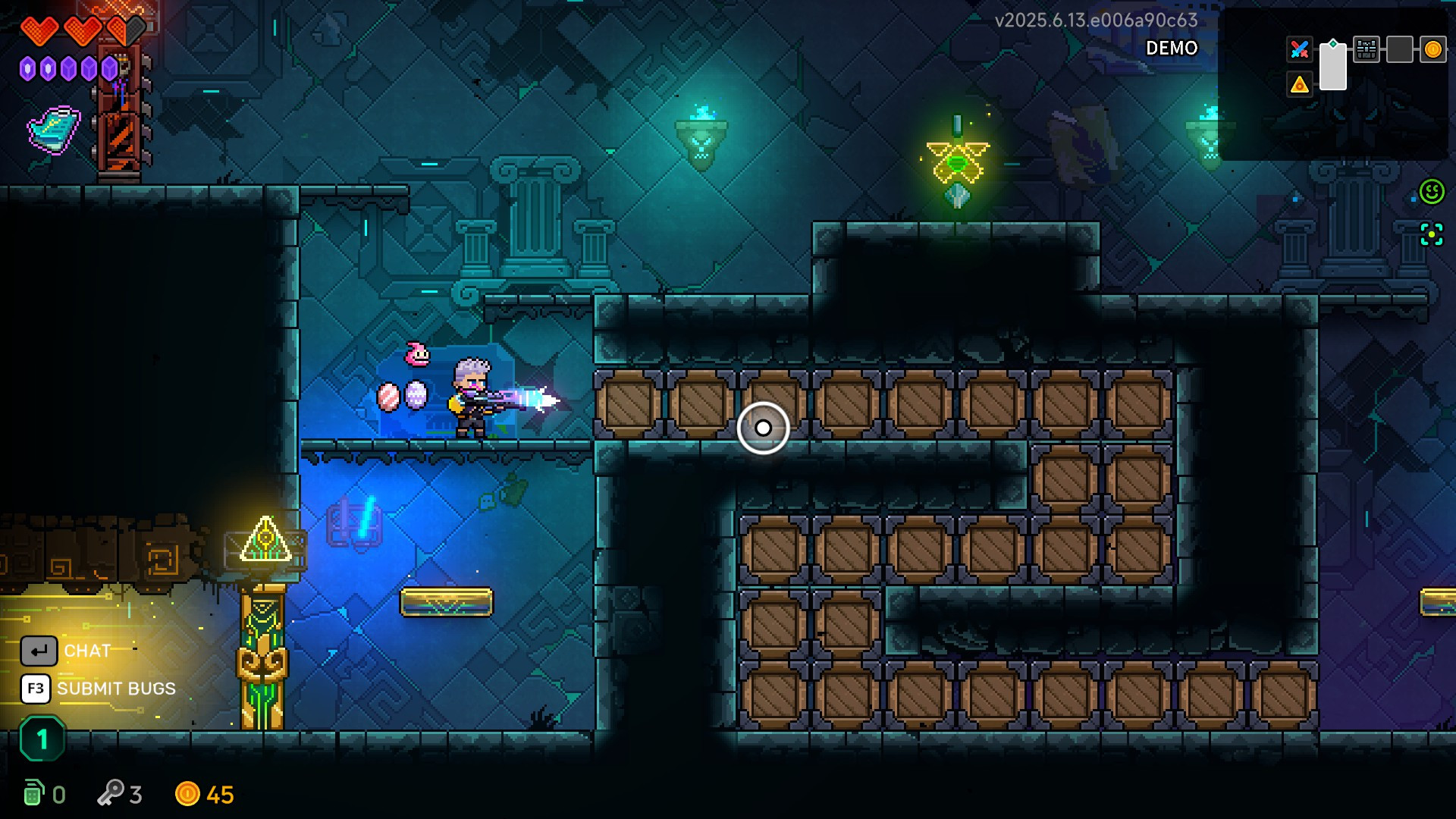The width and height of the screenshot is (1456, 819).
Task: Select the gold coin room on minimap
Action: point(1432,50)
